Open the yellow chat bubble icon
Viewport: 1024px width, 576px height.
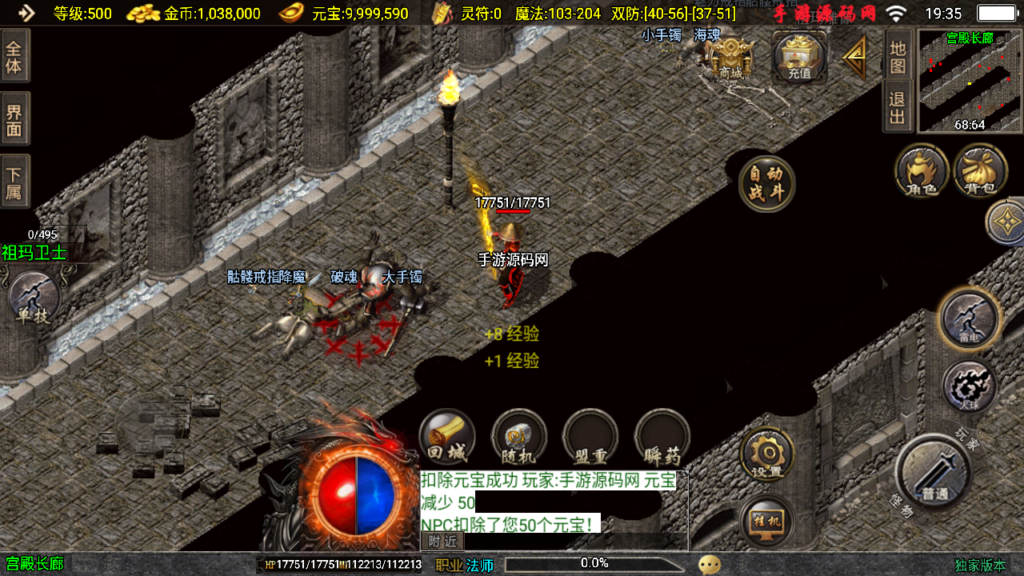coord(709,564)
